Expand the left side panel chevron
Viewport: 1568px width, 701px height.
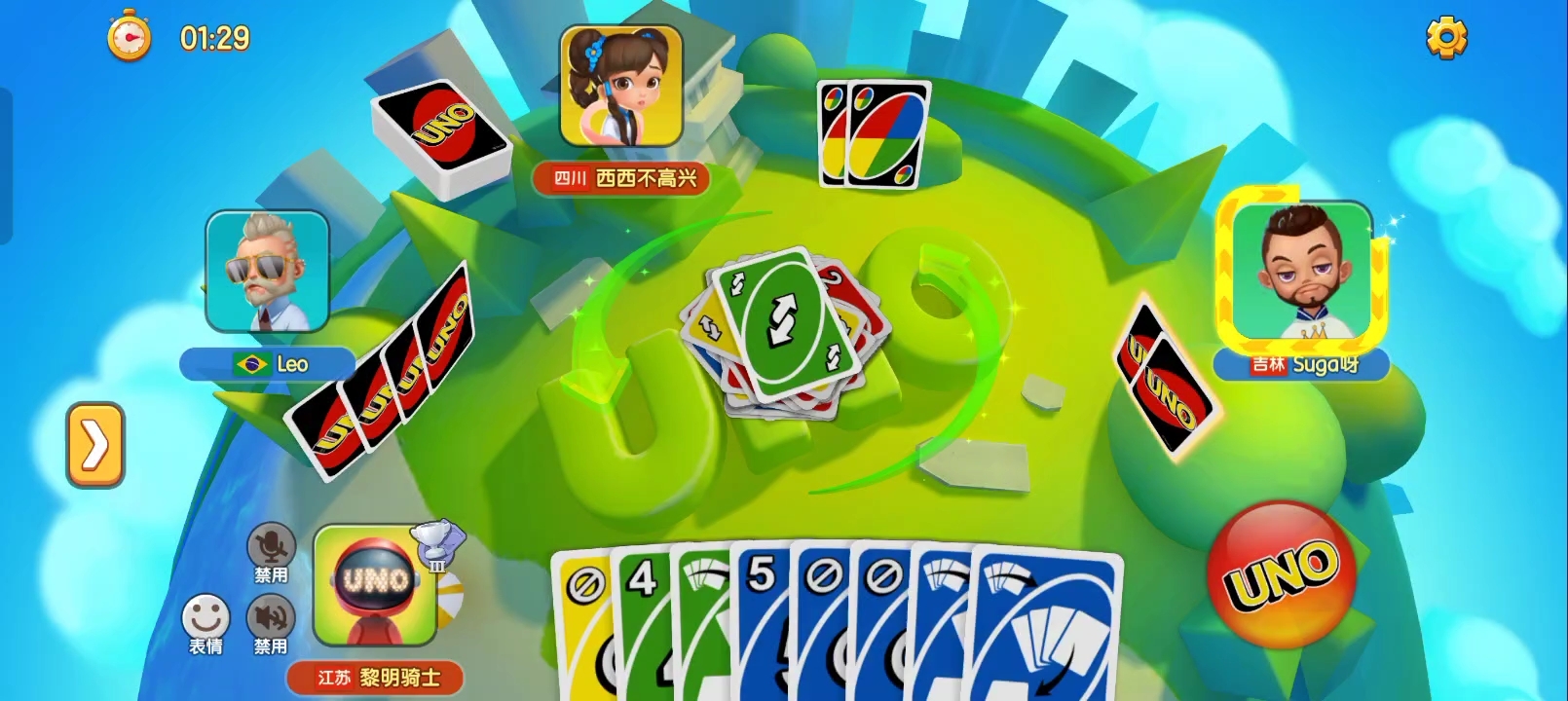(x=95, y=446)
